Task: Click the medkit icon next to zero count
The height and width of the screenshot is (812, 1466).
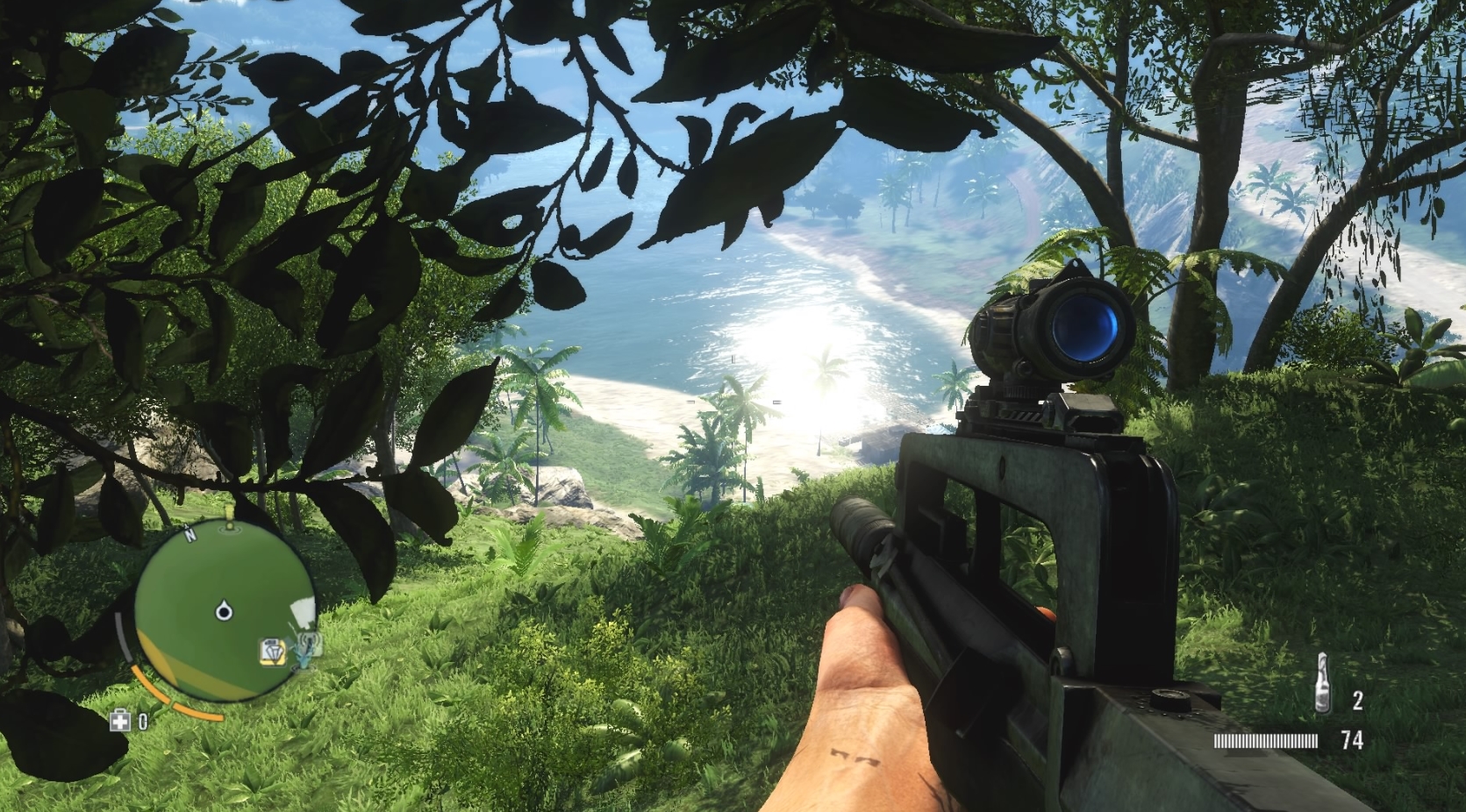Action: coord(120,720)
